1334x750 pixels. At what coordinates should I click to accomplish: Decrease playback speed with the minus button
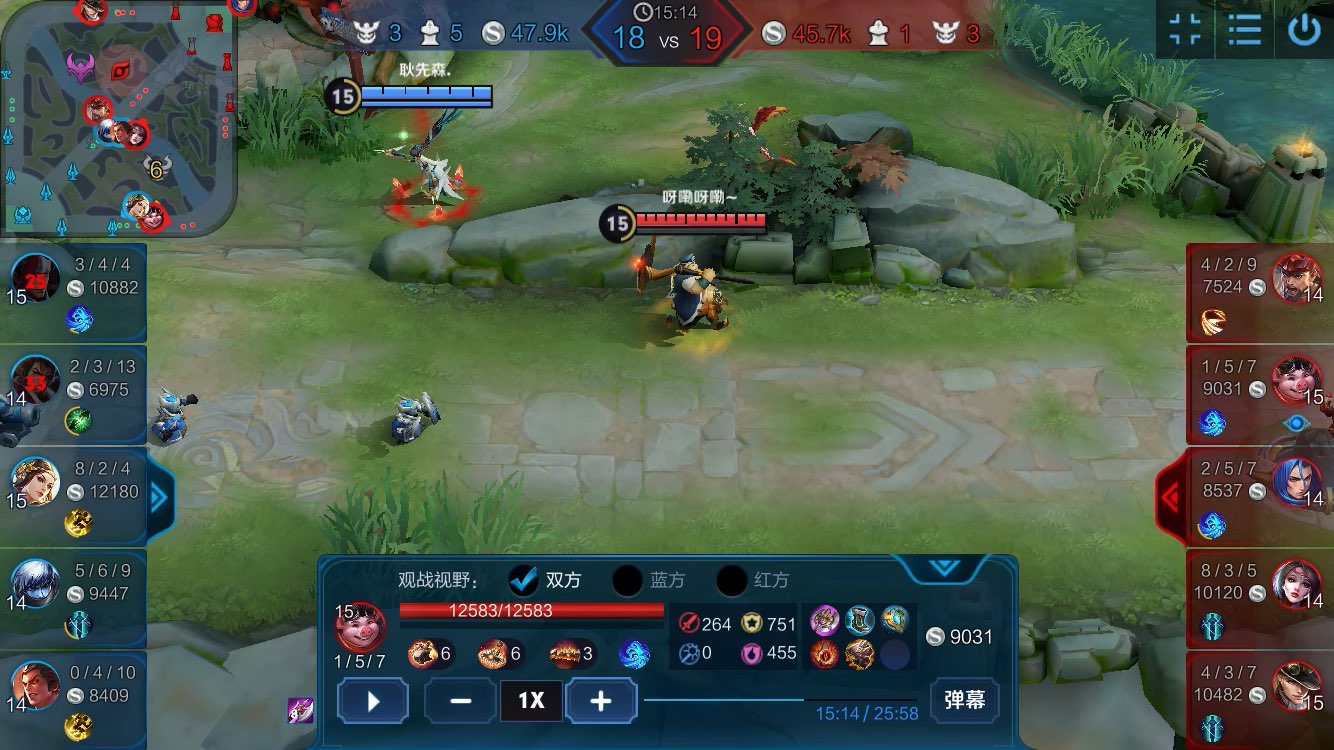tap(460, 701)
